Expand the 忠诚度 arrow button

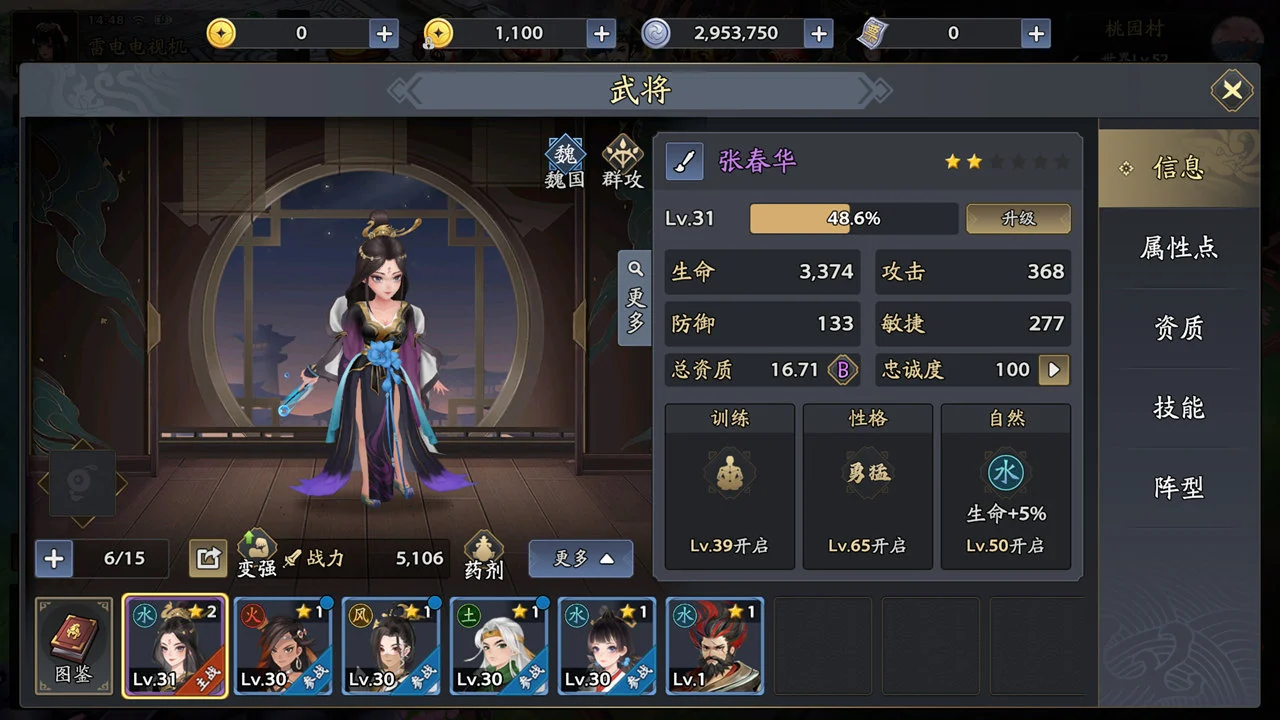tap(1053, 370)
